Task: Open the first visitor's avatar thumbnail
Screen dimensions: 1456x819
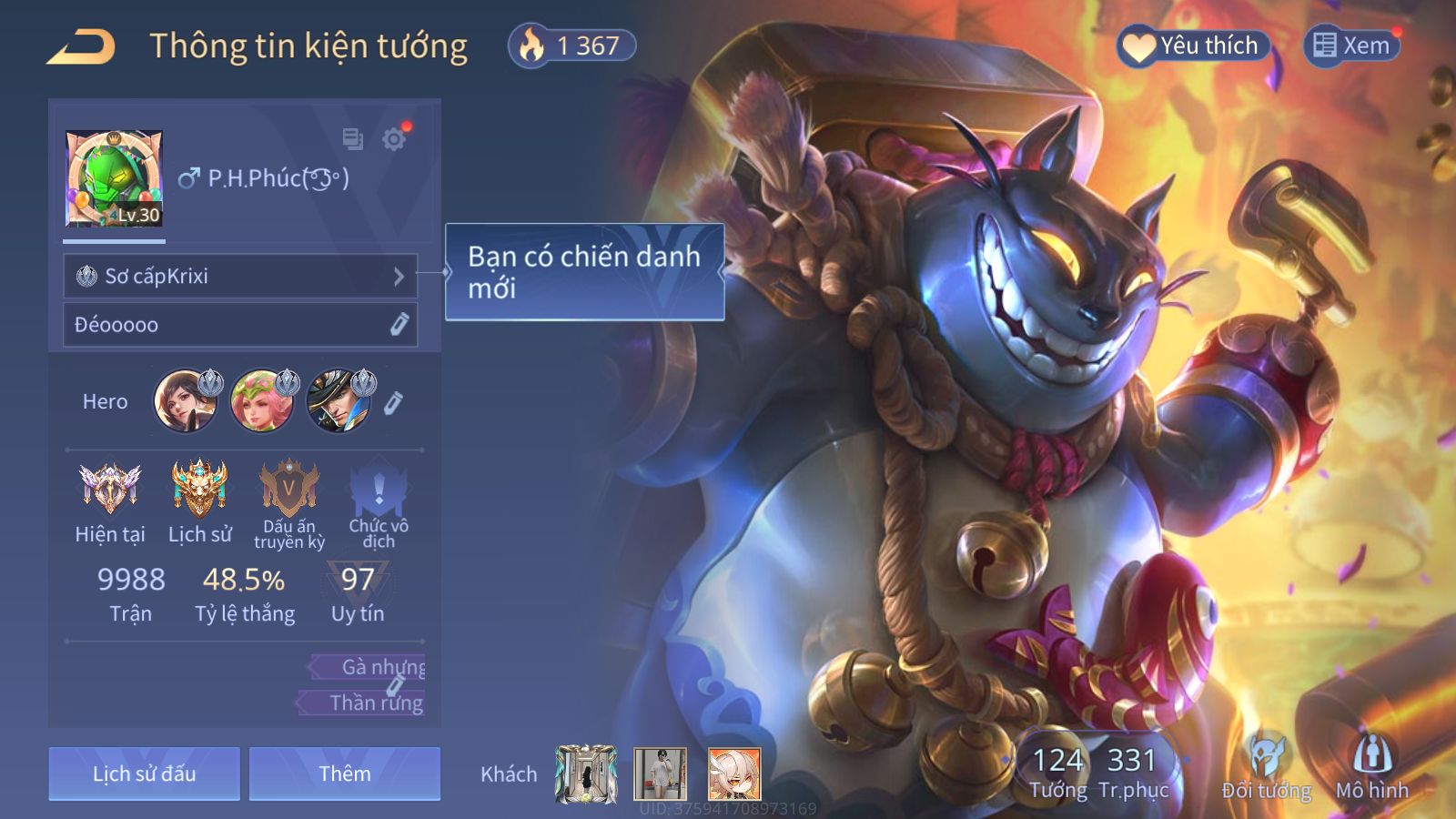Action: point(586,773)
